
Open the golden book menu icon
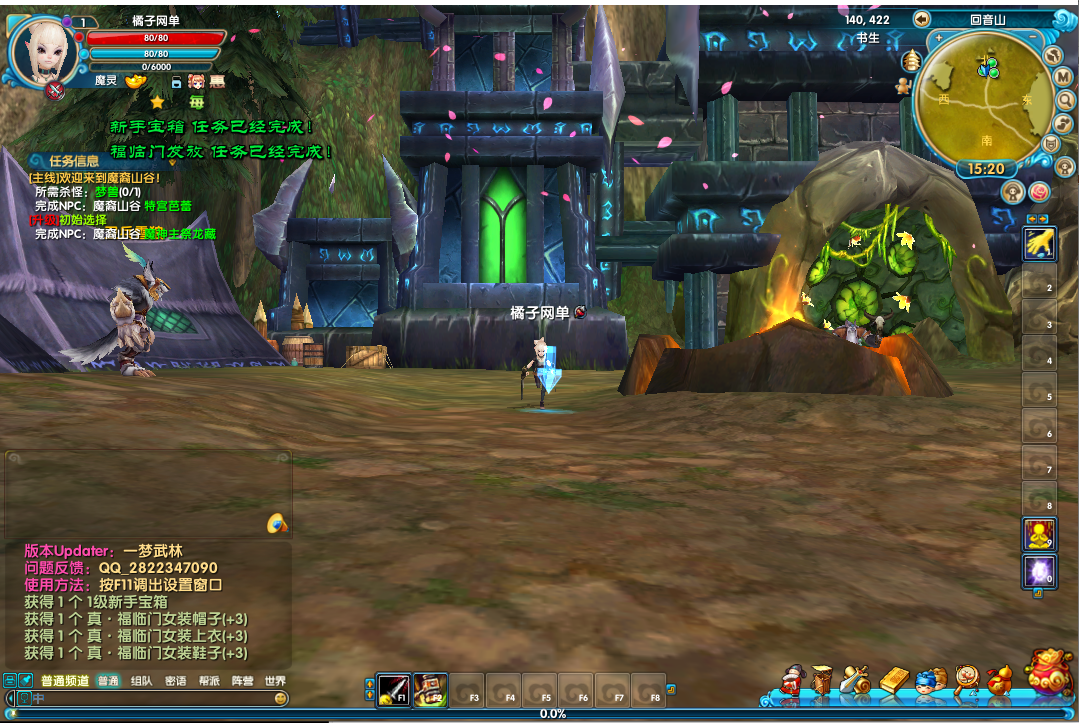point(893,680)
